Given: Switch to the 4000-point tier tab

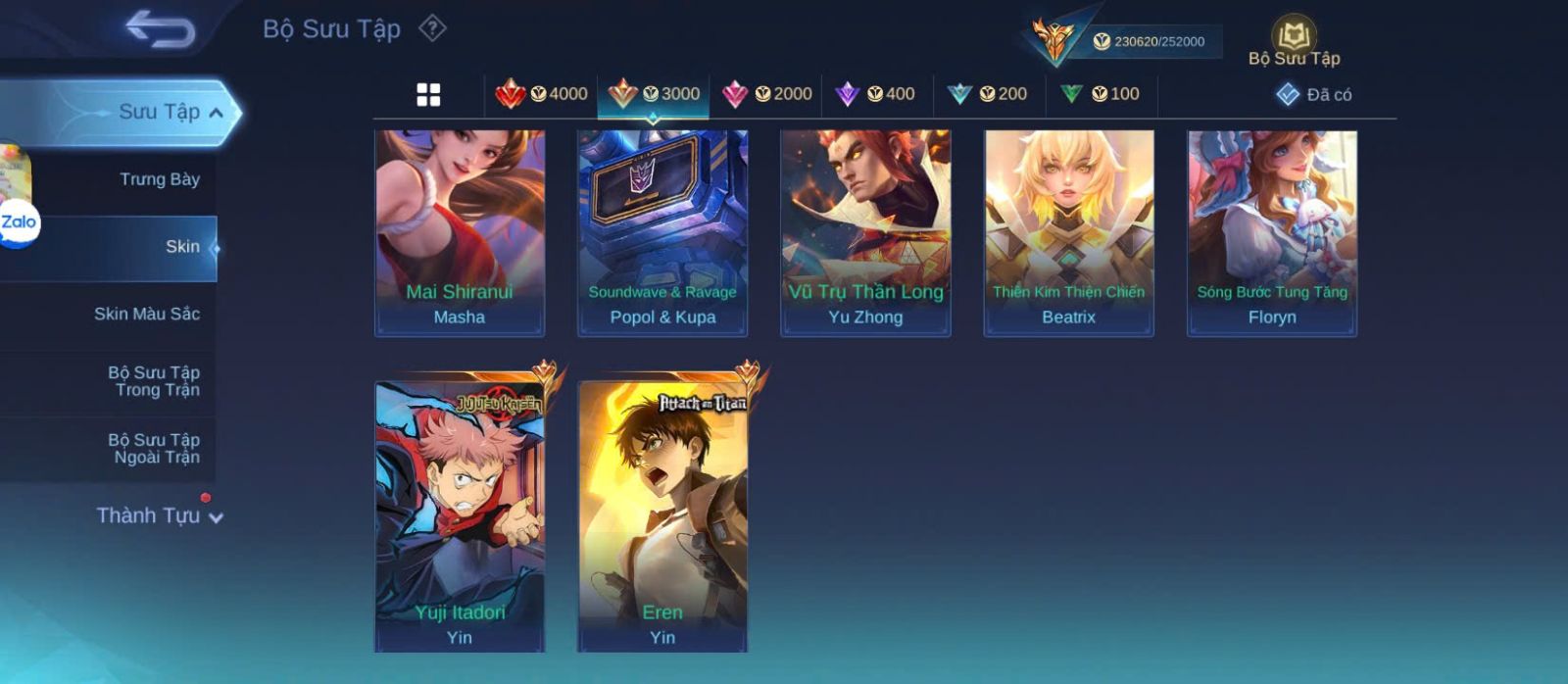Looking at the screenshot, I should point(542,94).
